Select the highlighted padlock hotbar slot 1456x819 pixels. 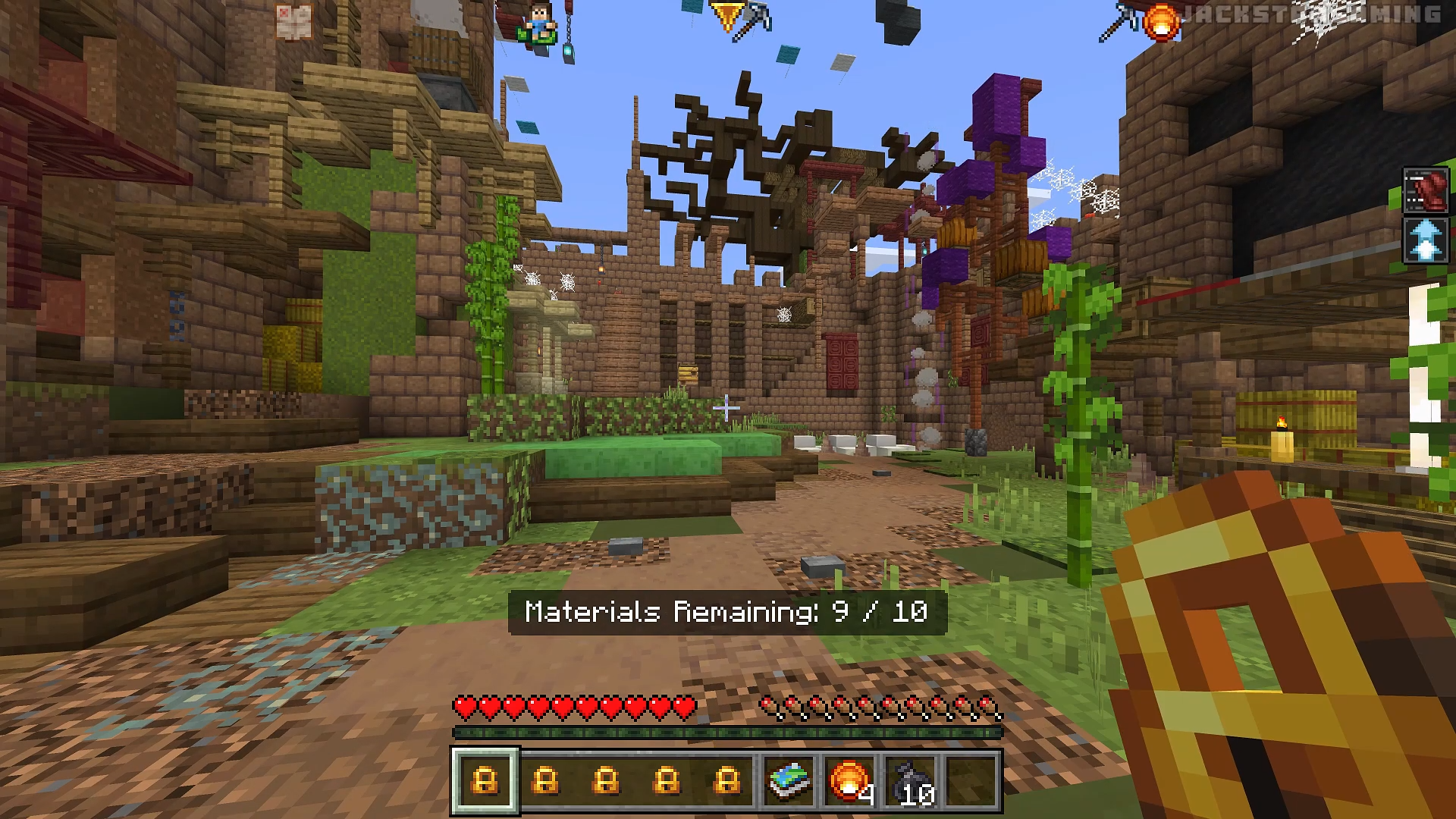[x=485, y=780]
